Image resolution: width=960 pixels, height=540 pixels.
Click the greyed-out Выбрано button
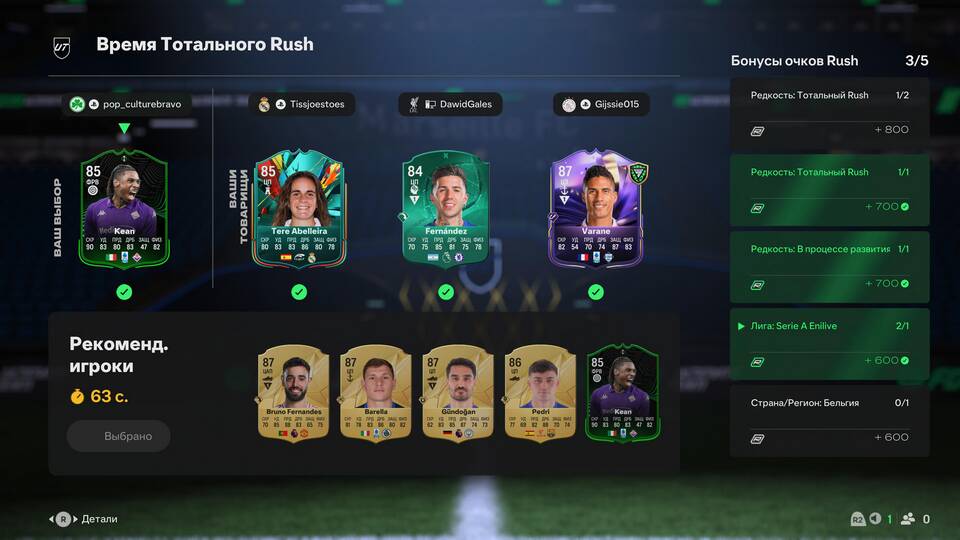tap(118, 436)
